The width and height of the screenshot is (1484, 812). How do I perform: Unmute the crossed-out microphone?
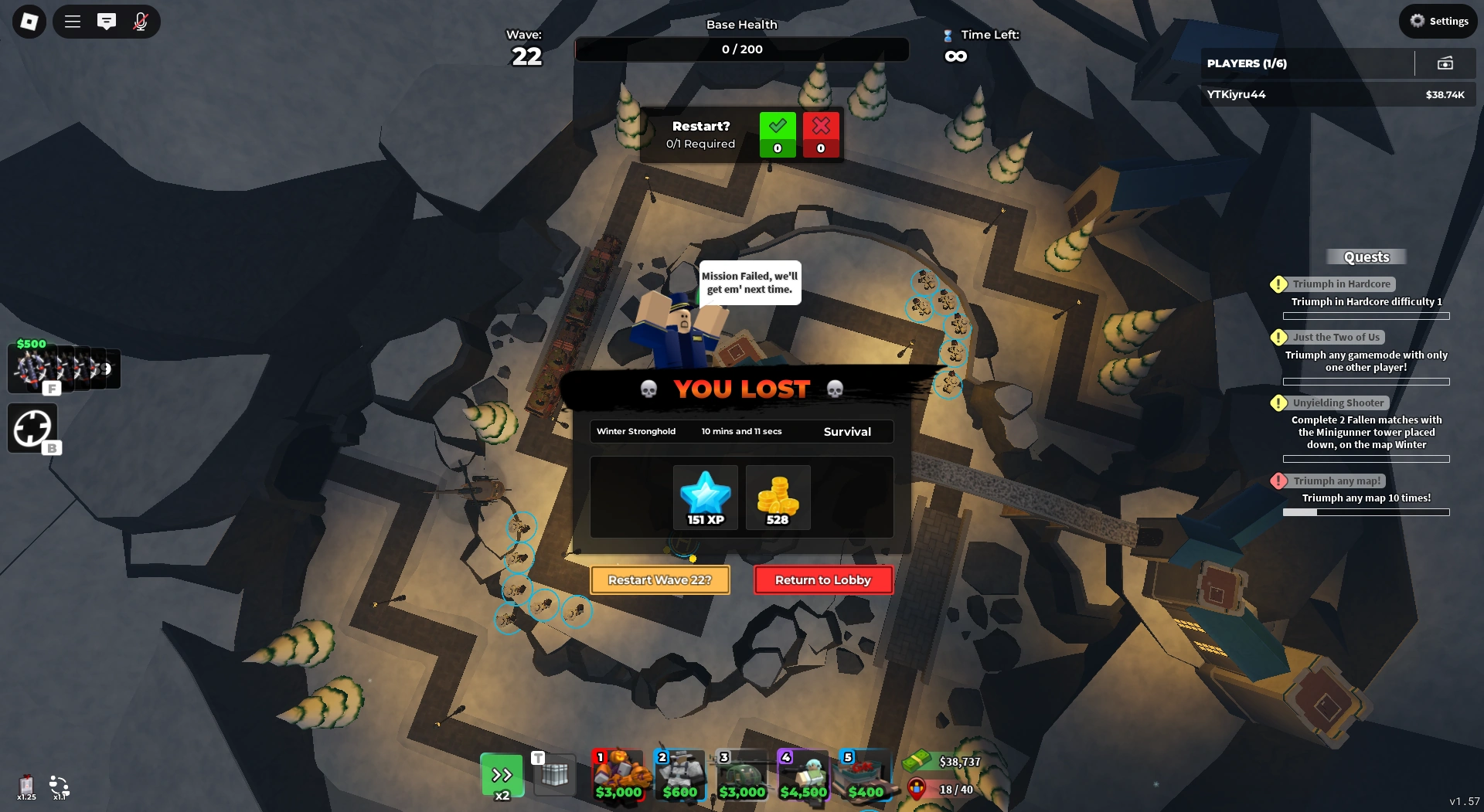tap(140, 22)
